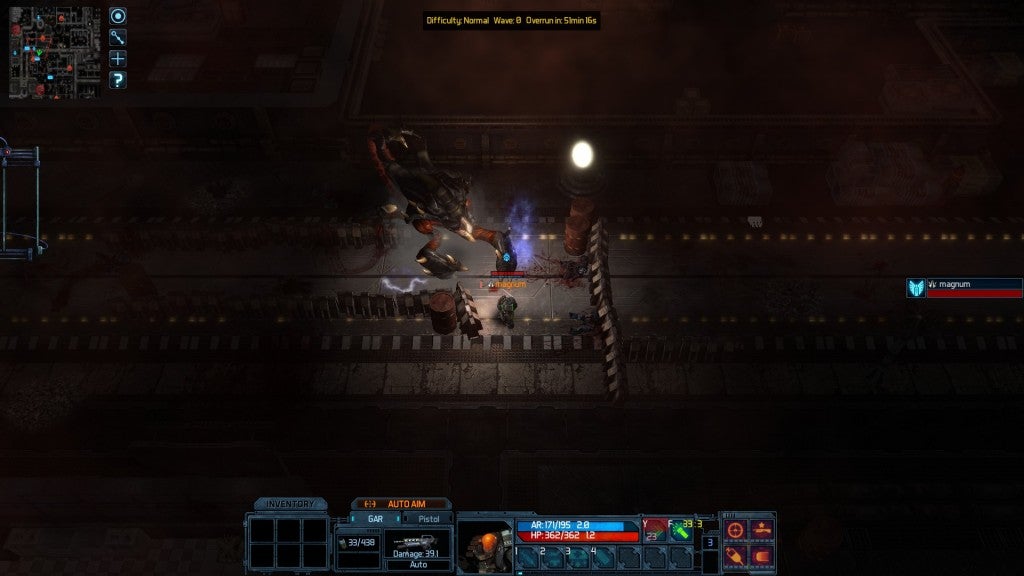Switch to the GAR weapon tab

tap(376, 519)
